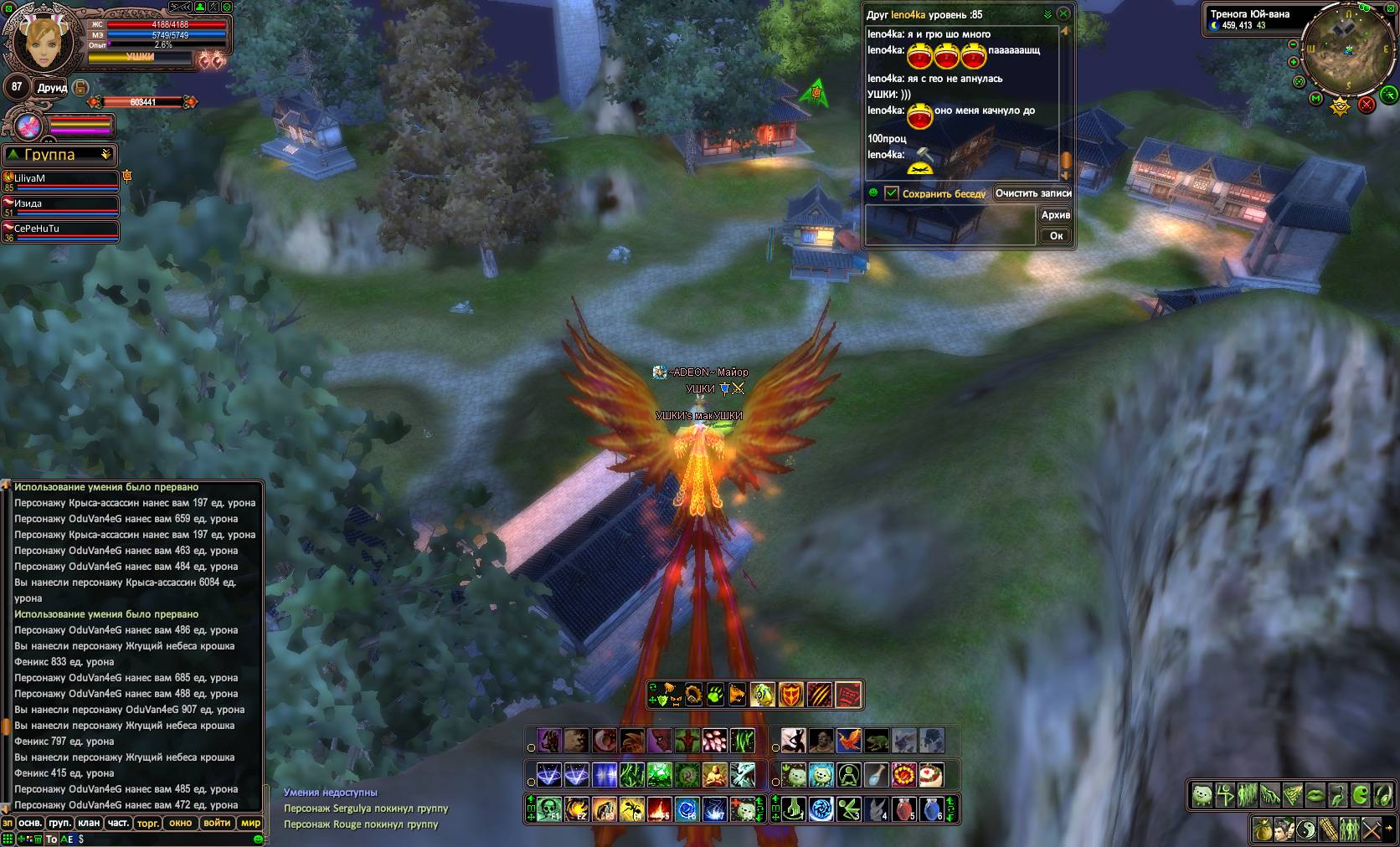Zoom in the minimap with plus button
This screenshot has height=847, width=1400.
pyautogui.click(x=1294, y=62)
